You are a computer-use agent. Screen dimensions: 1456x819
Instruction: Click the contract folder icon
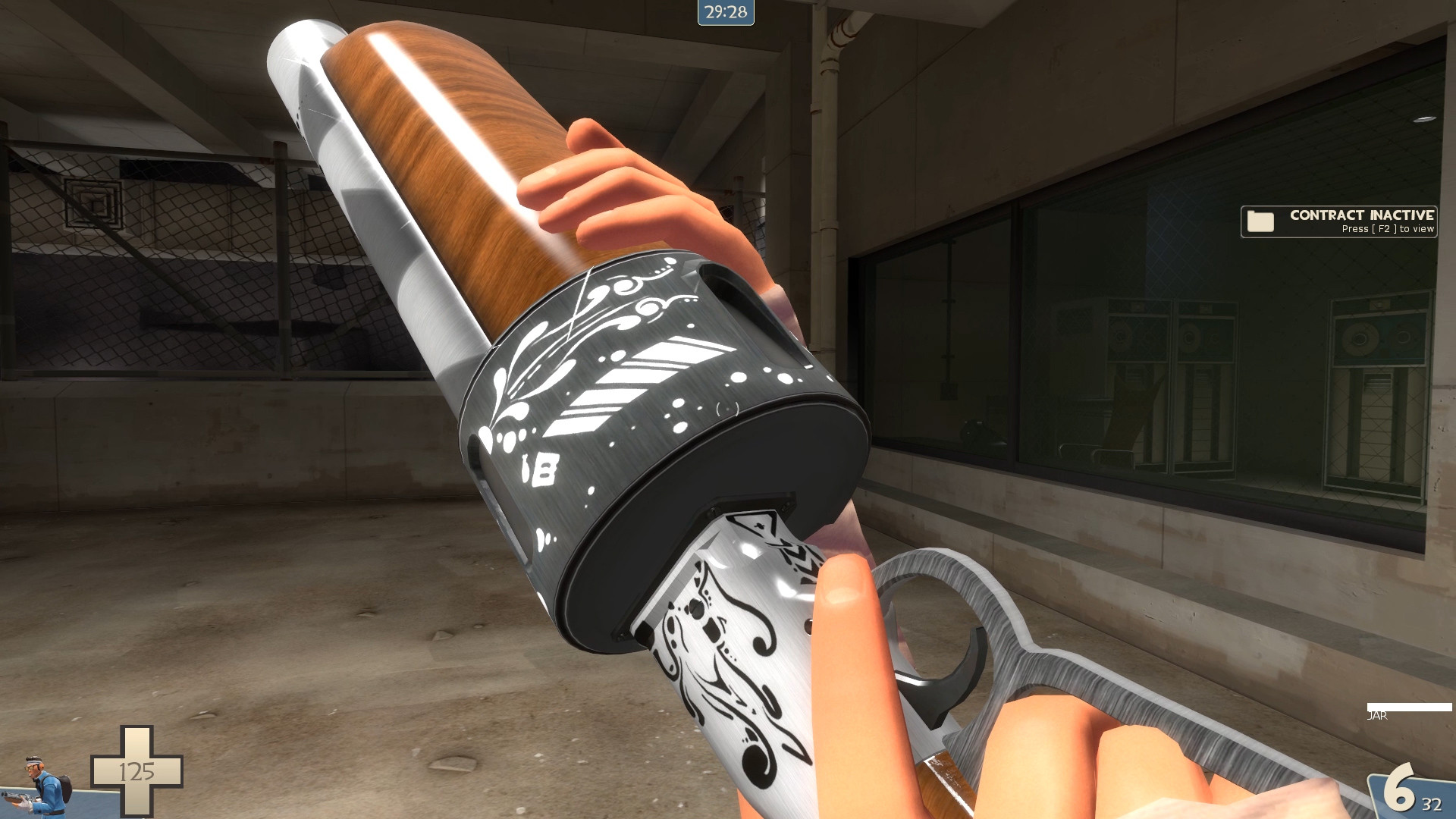click(1259, 222)
